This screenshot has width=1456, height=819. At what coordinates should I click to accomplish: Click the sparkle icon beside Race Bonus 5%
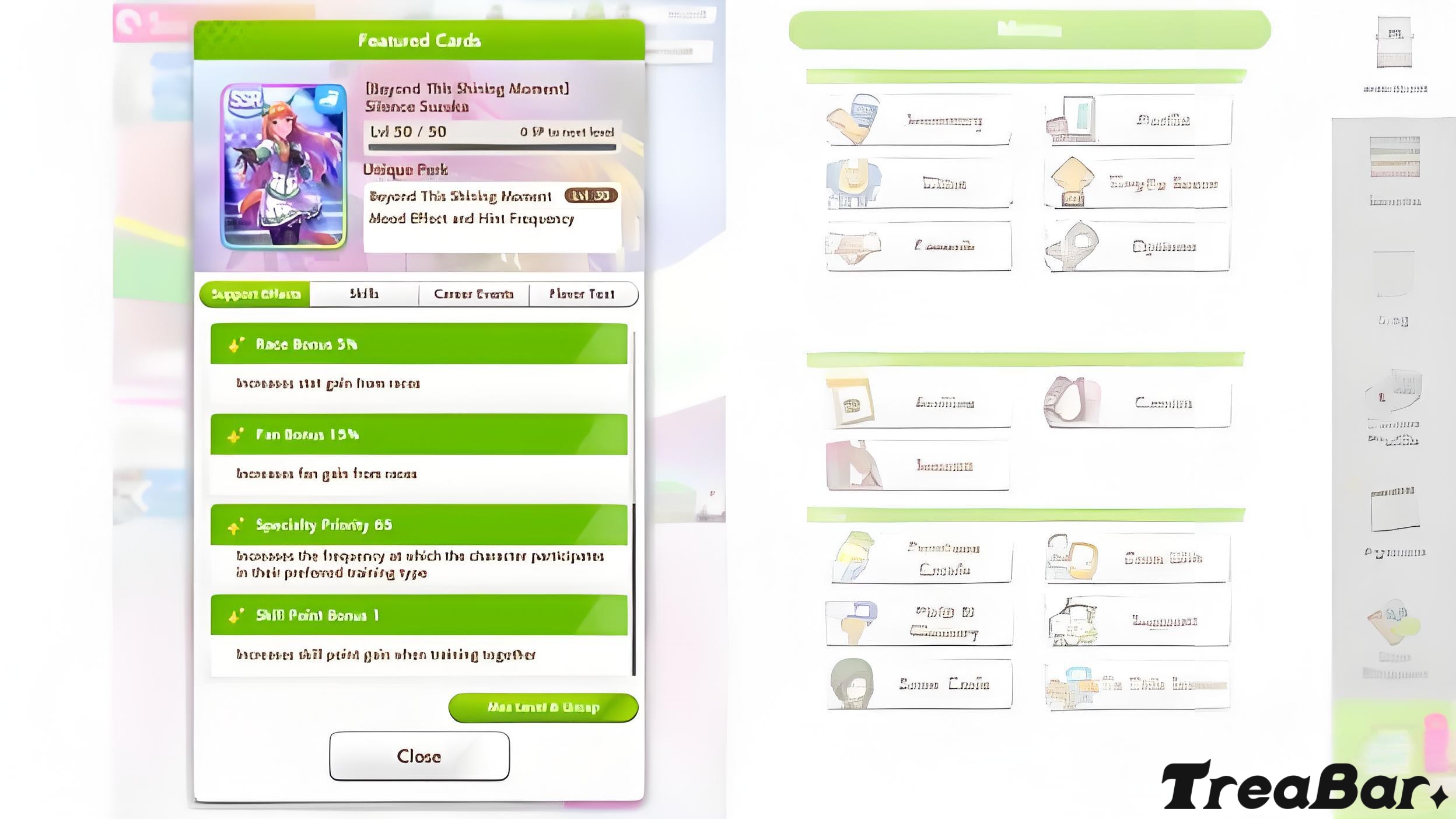pos(235,344)
